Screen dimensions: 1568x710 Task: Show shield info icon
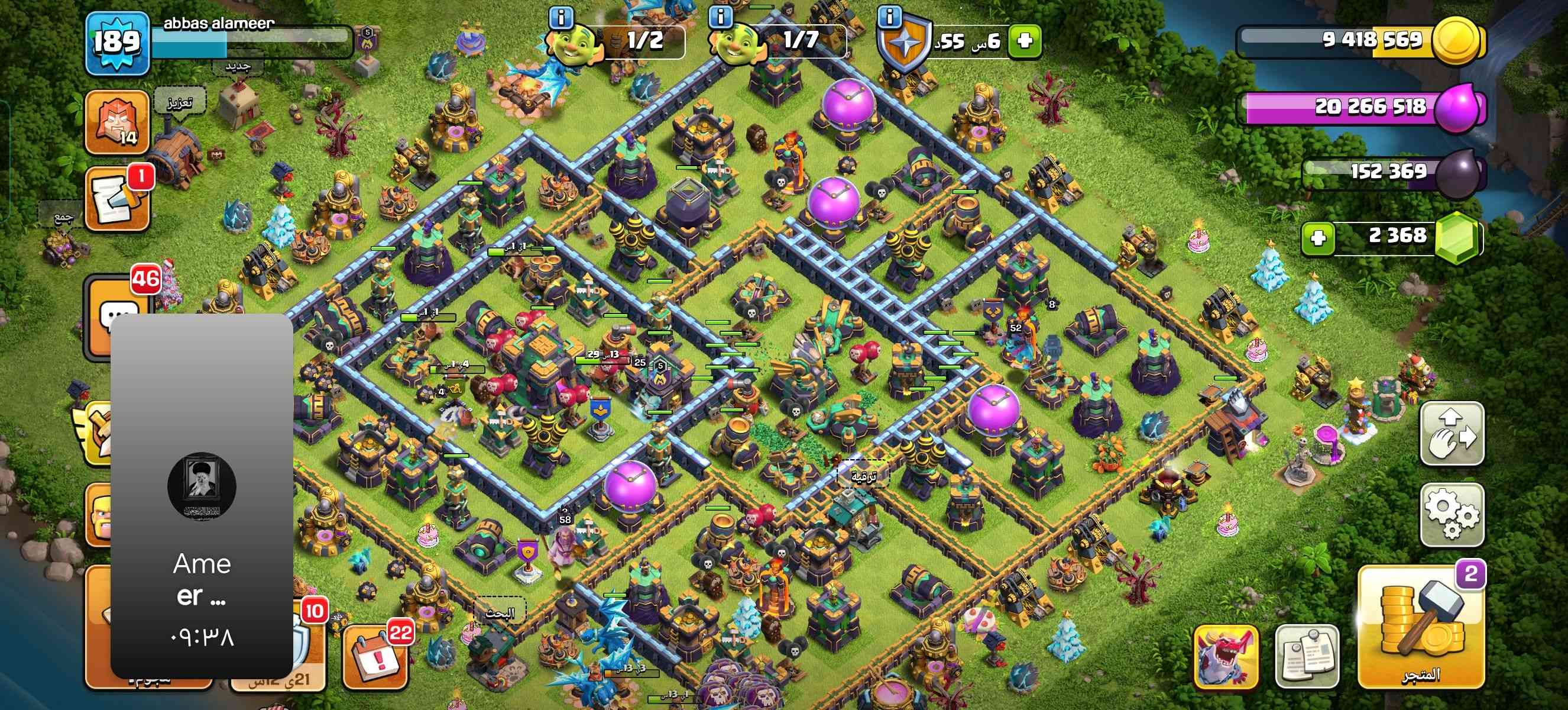pos(890,17)
